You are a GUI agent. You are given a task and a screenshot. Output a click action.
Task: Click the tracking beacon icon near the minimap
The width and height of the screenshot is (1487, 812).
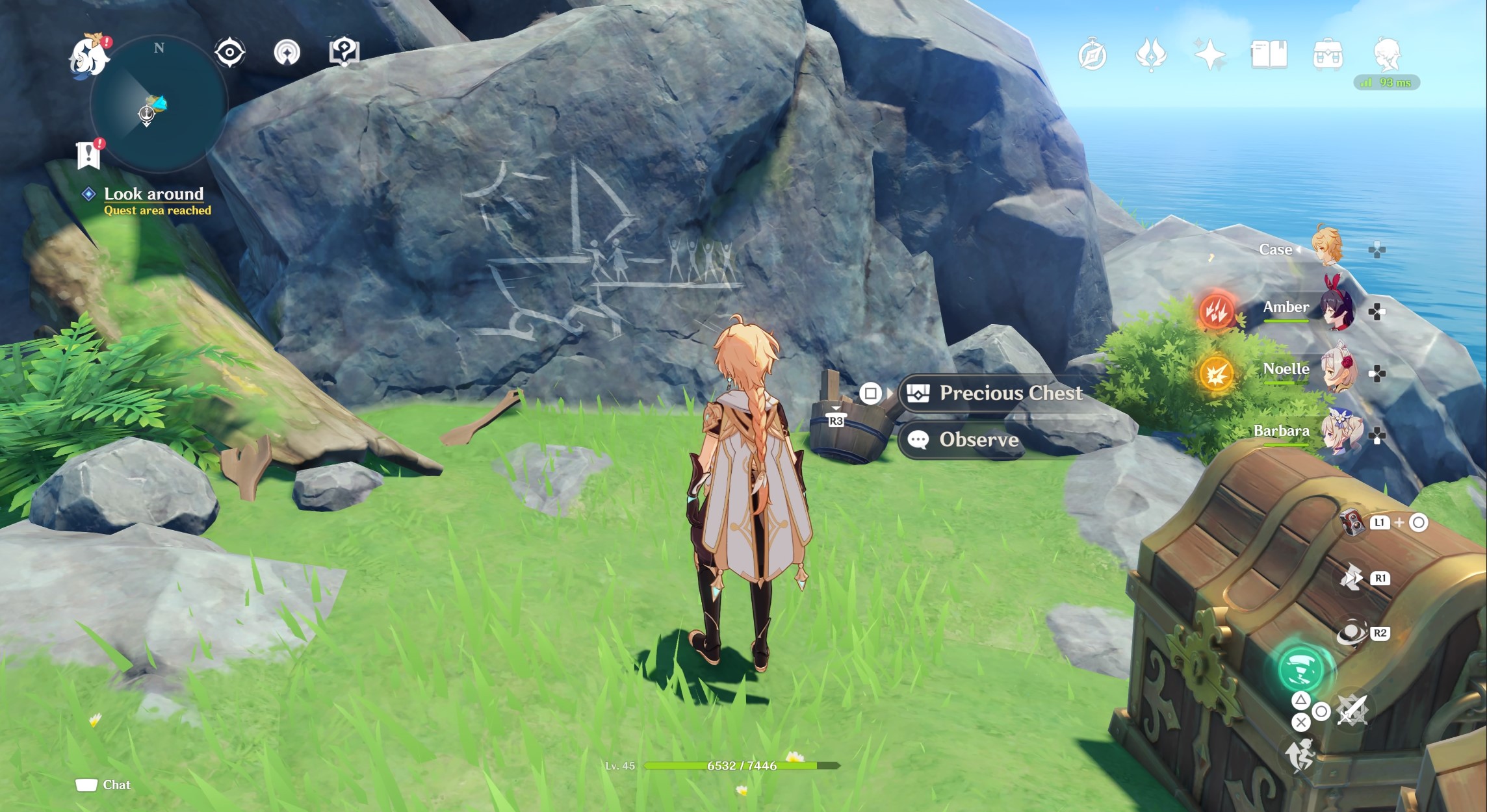click(288, 53)
